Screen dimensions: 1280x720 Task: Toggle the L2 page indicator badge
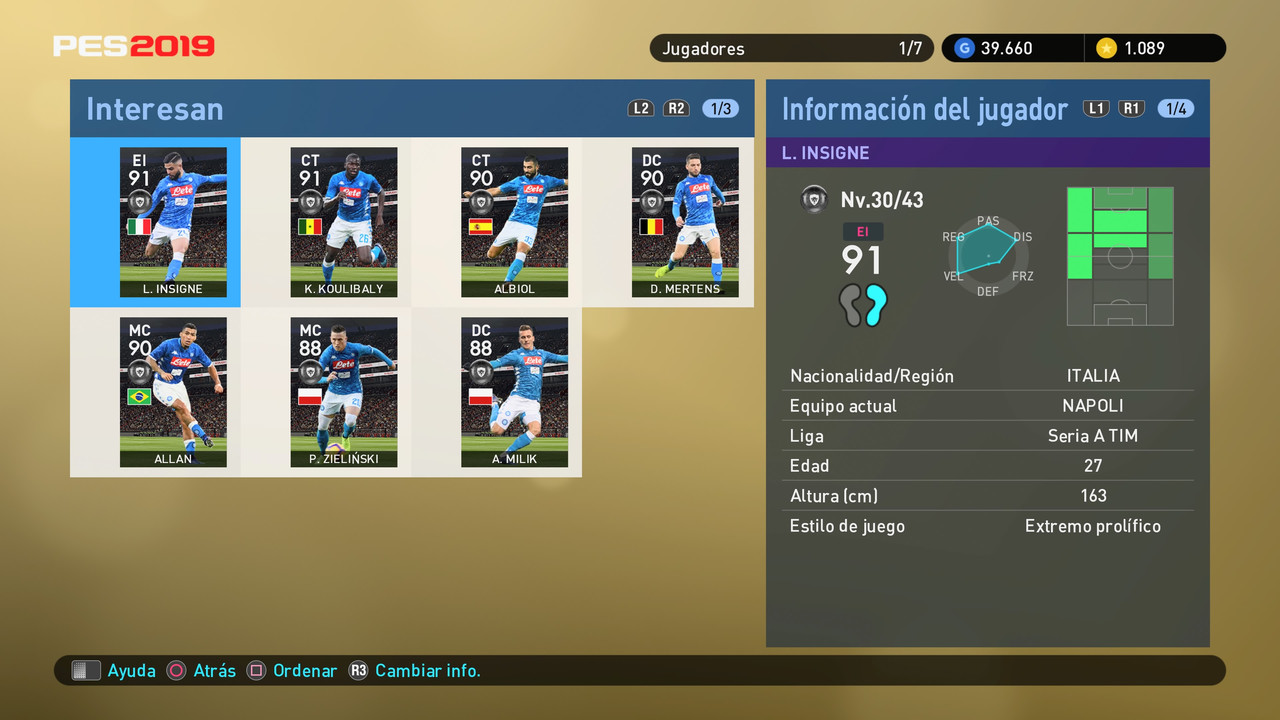641,108
